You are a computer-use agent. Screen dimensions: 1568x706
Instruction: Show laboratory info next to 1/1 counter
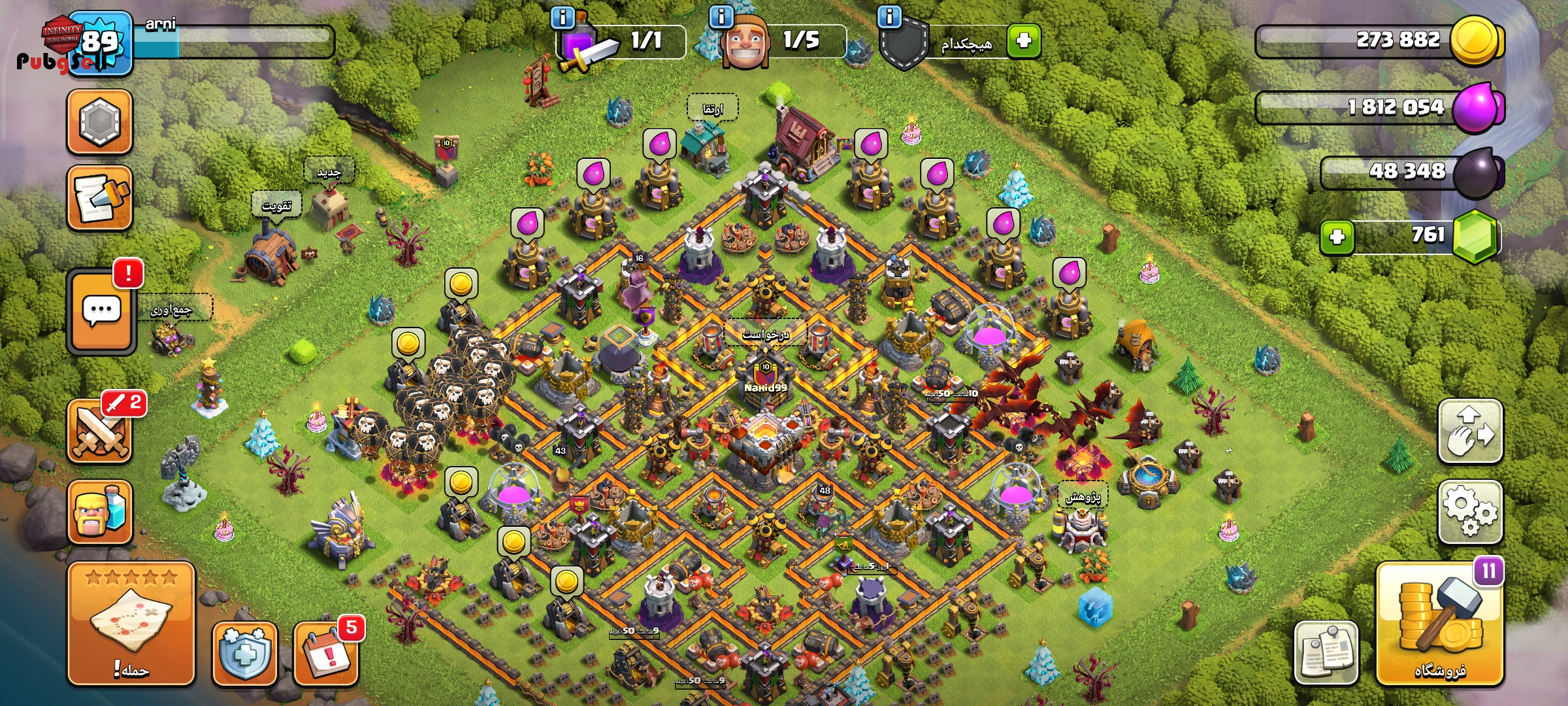[x=563, y=17]
